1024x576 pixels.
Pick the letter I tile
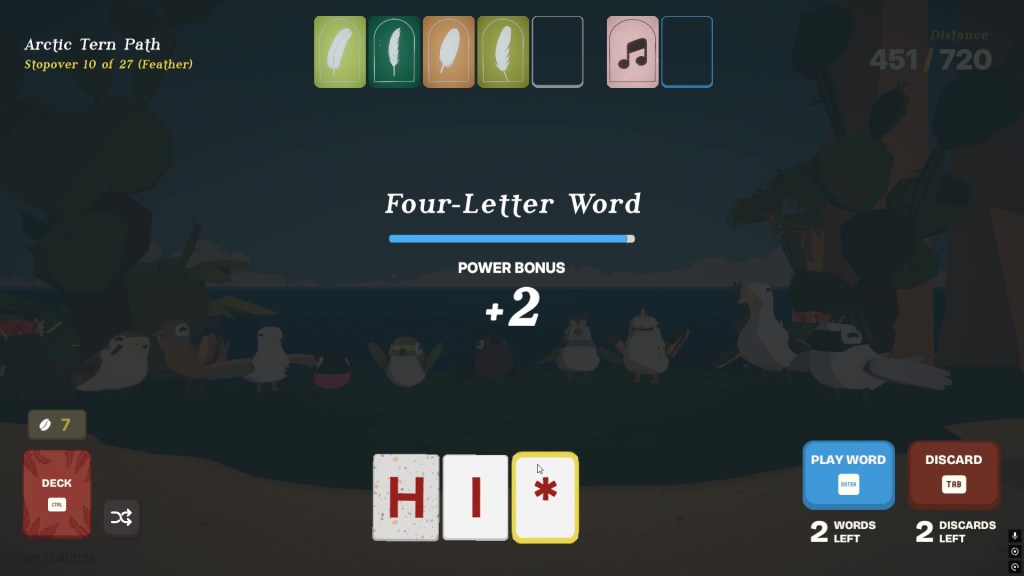(x=476, y=497)
